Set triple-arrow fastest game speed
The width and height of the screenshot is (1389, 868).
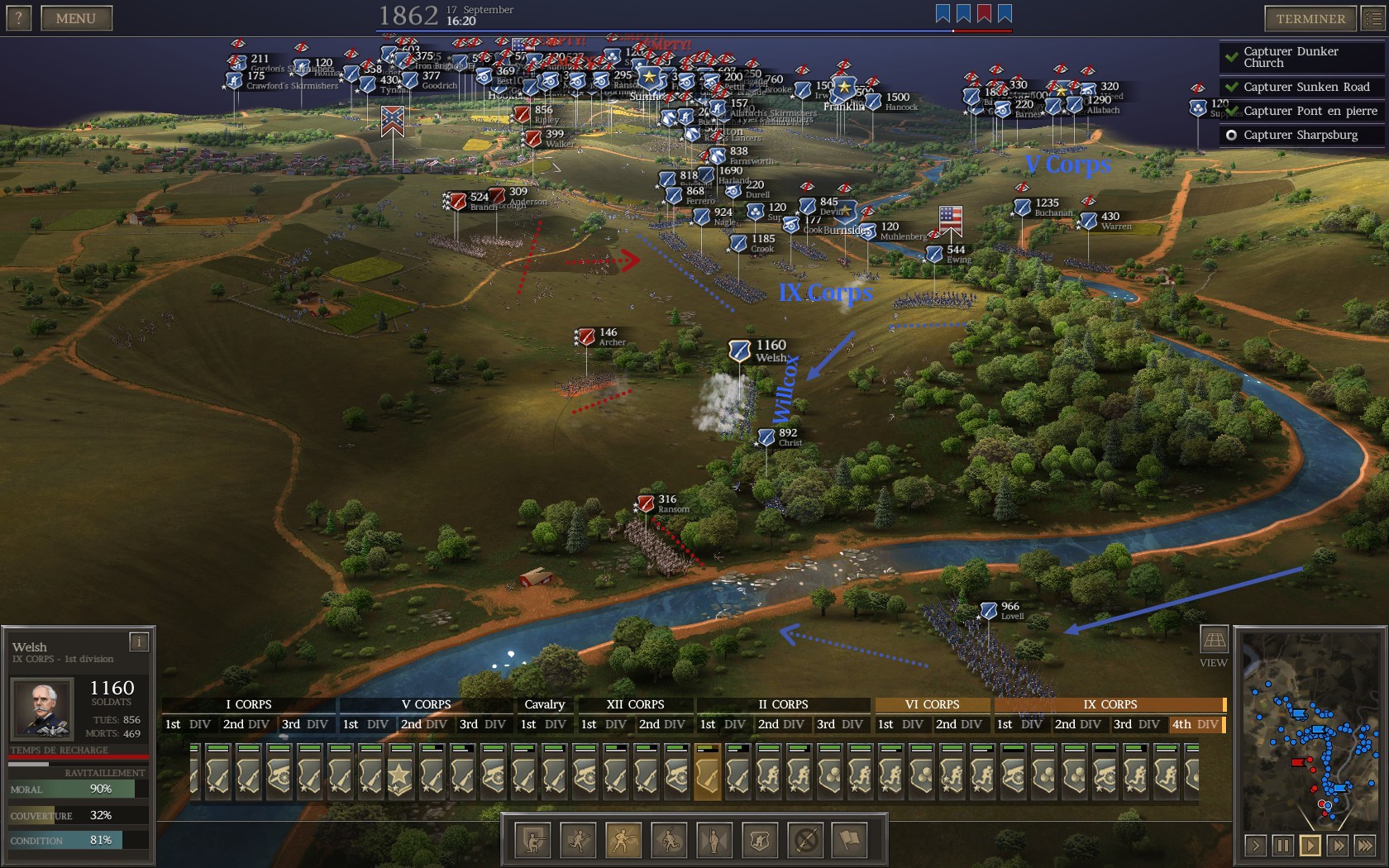click(1365, 845)
